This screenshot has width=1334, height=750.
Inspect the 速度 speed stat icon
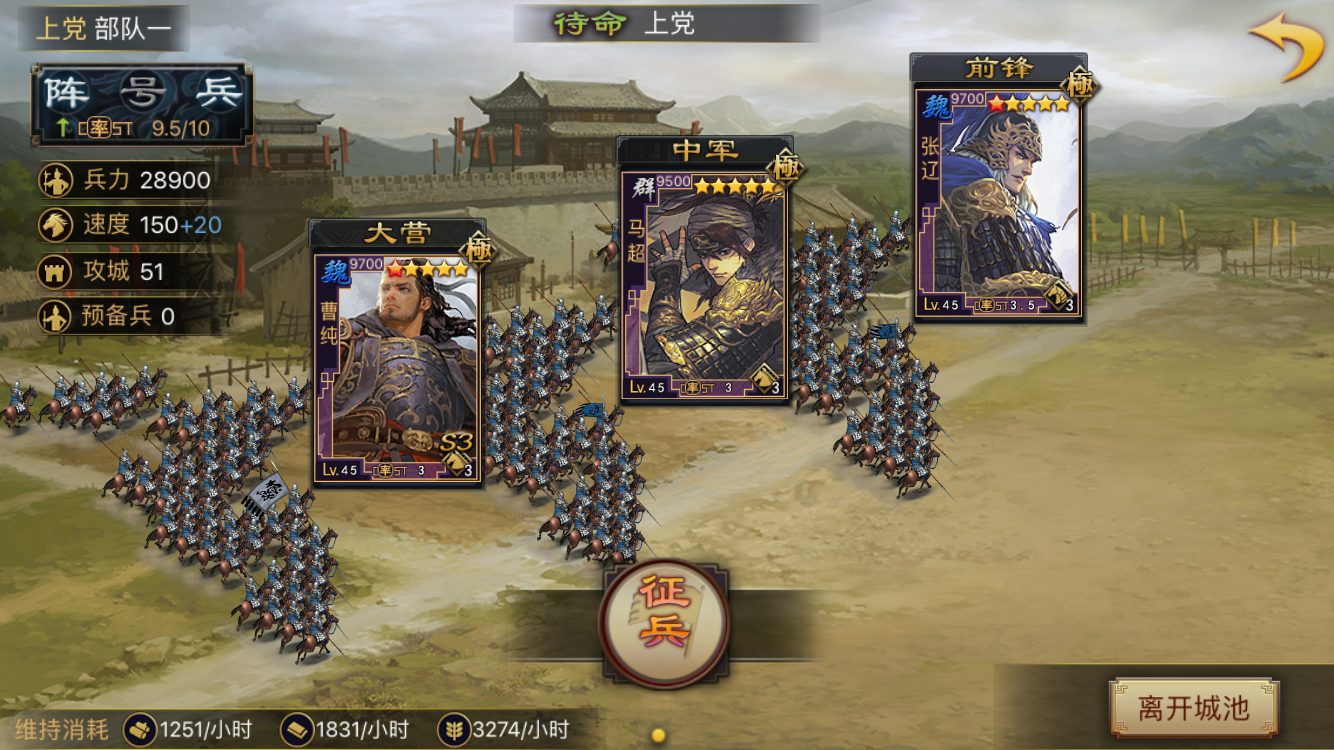(x=54, y=225)
